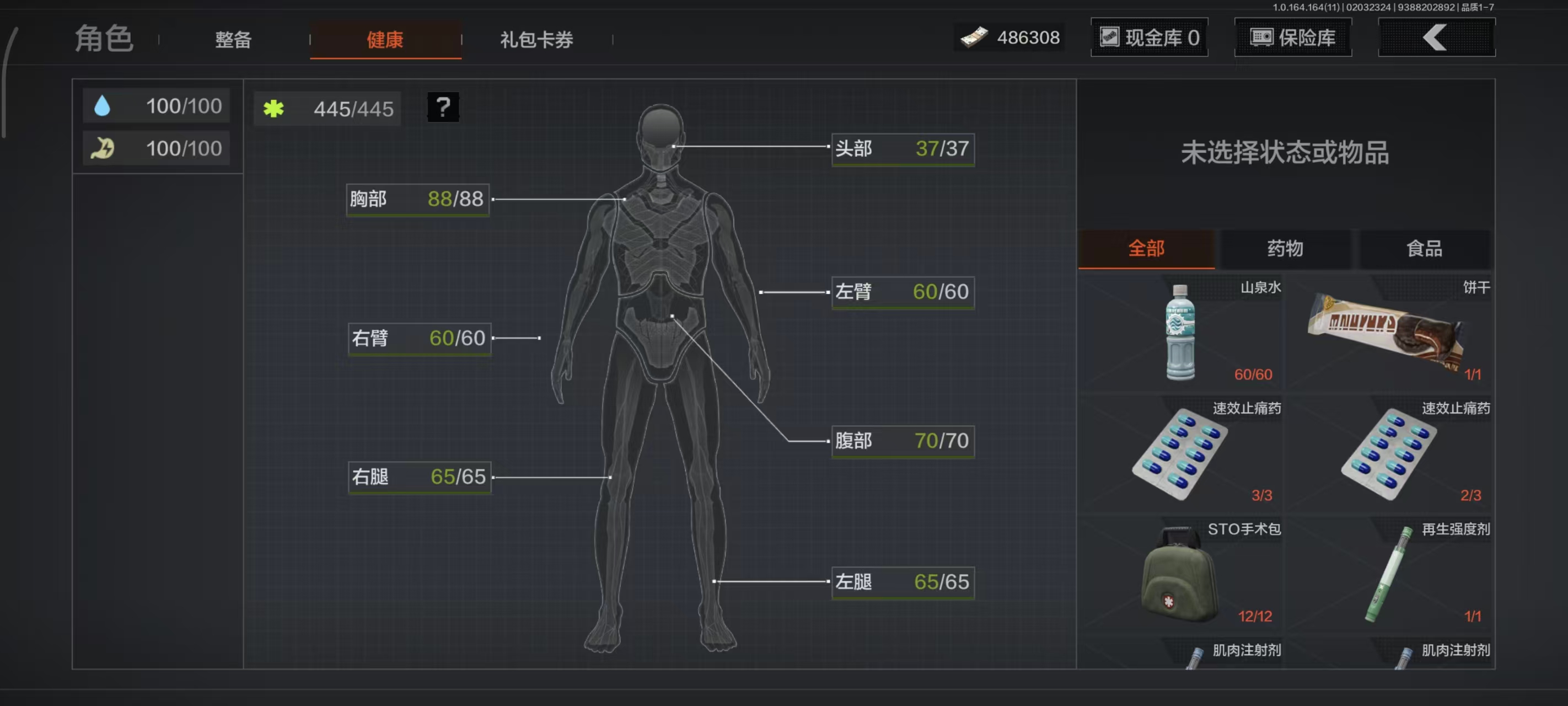Open the 礼包卡券 gift pack tab
The height and width of the screenshot is (706, 1568).
tap(536, 39)
